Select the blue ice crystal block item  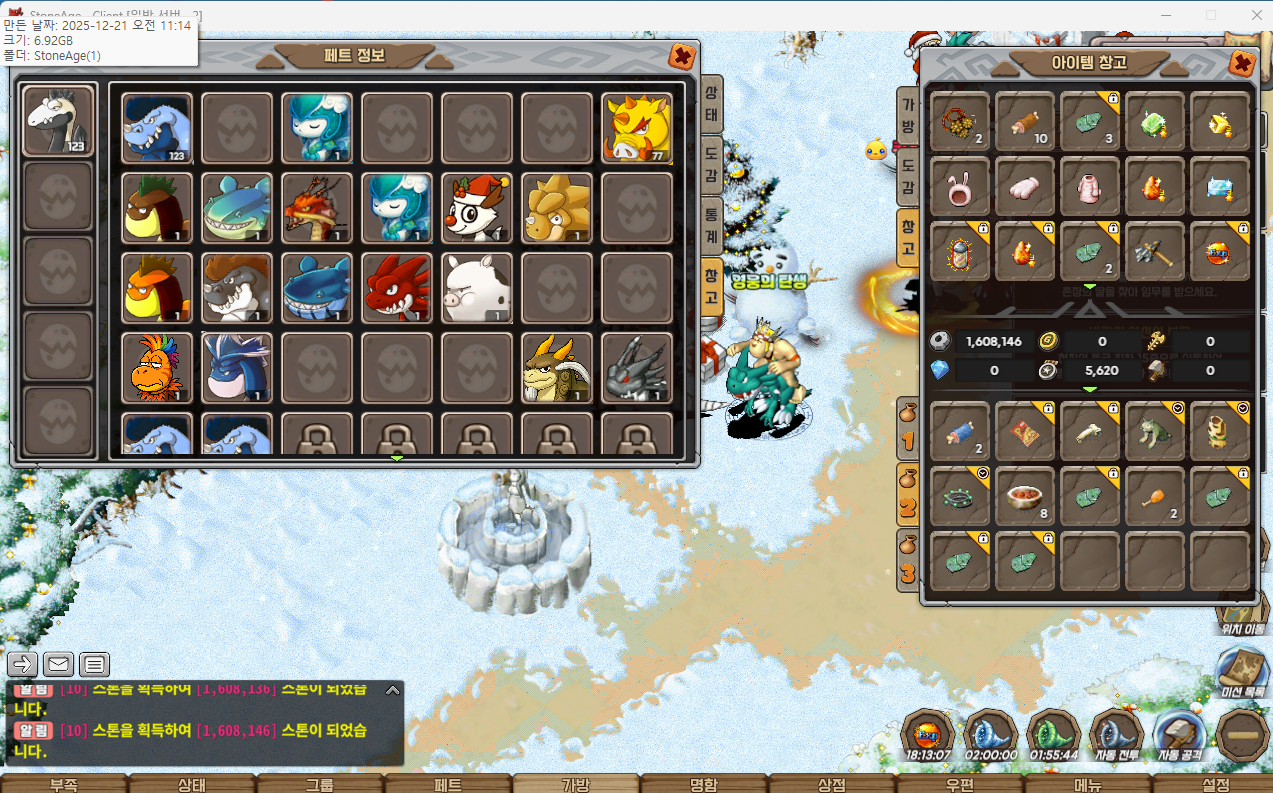(1220, 187)
